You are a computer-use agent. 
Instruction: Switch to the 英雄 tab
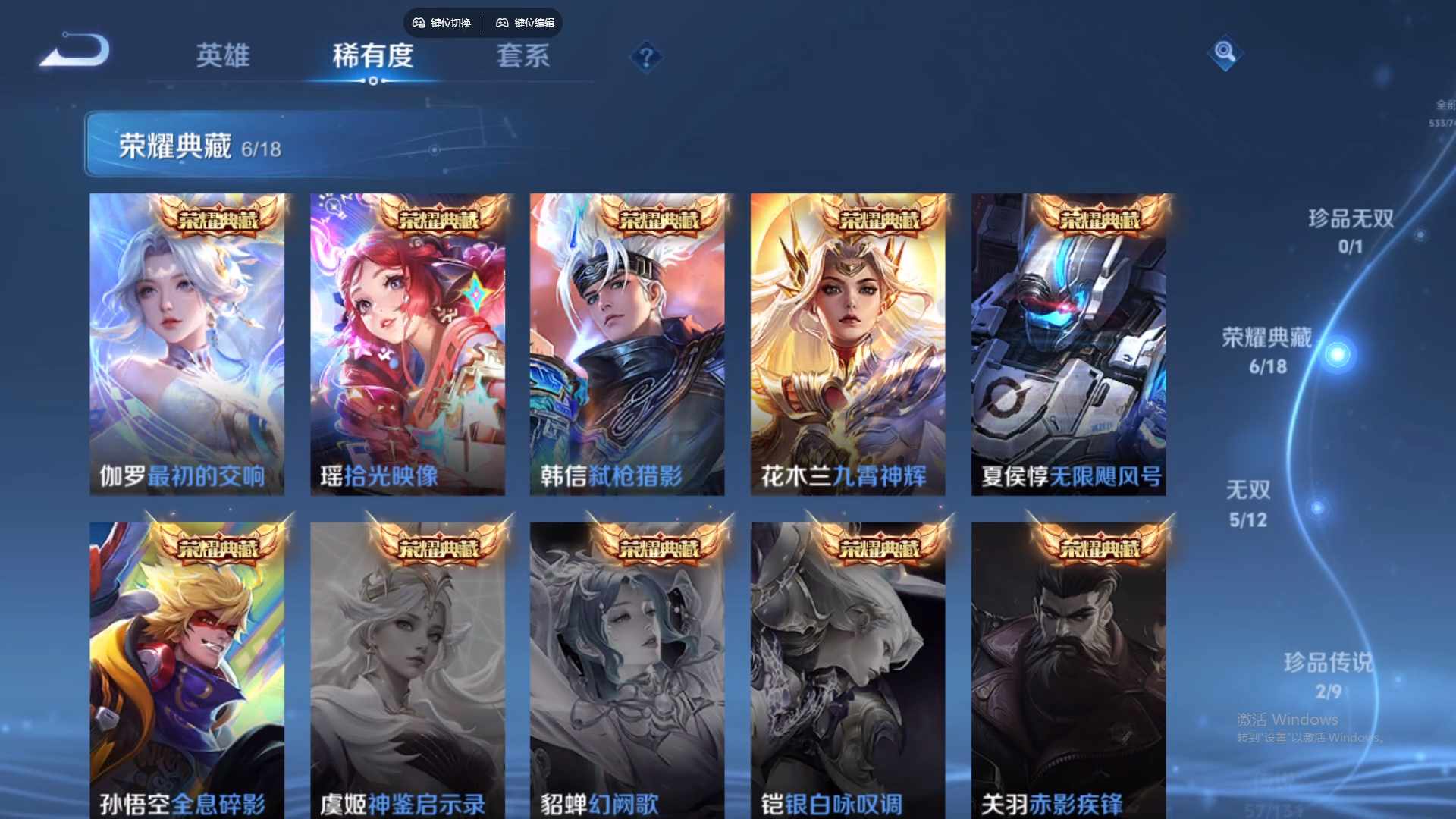223,57
